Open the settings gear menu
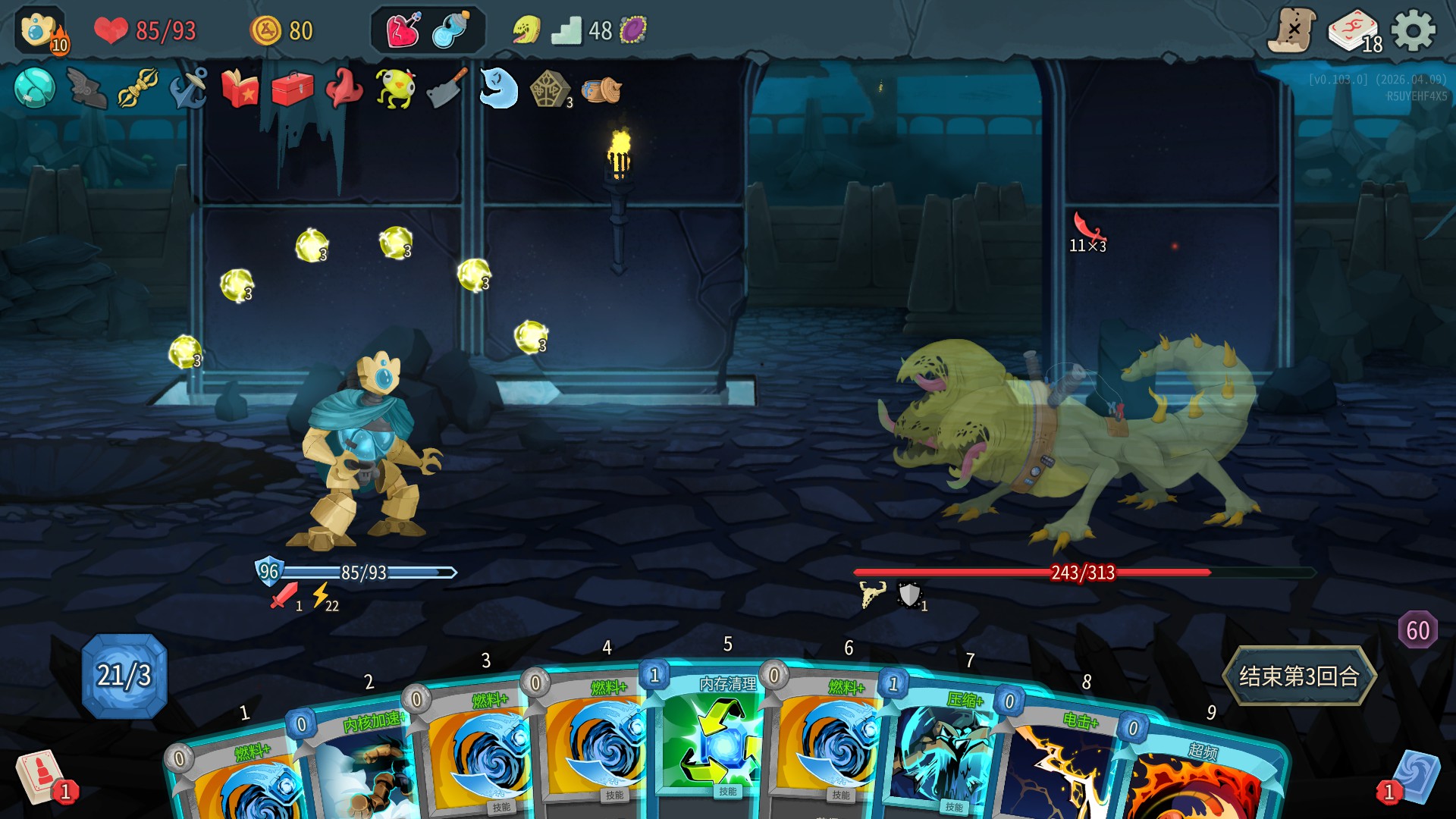The image size is (1456, 819). pos(1414,31)
